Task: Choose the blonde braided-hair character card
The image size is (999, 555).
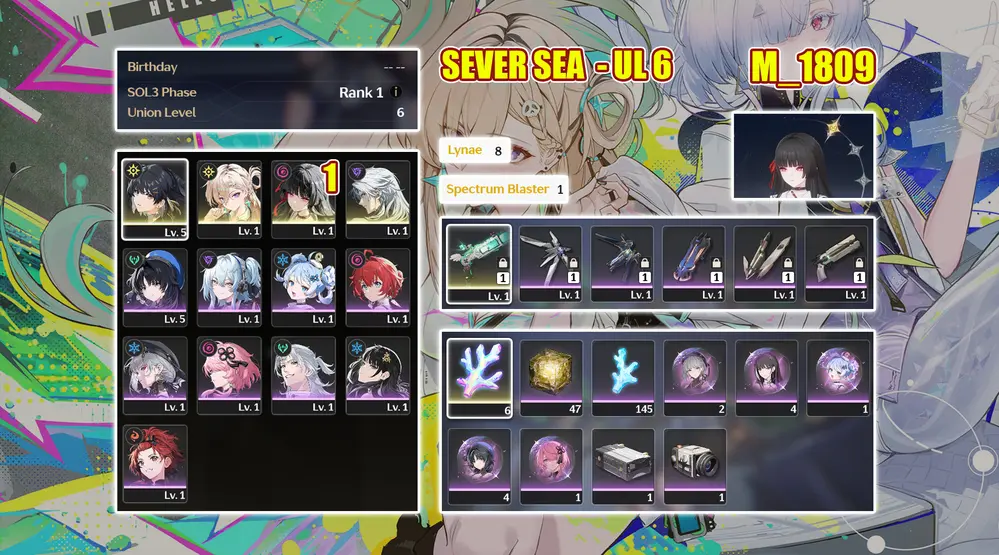Action: click(x=228, y=198)
